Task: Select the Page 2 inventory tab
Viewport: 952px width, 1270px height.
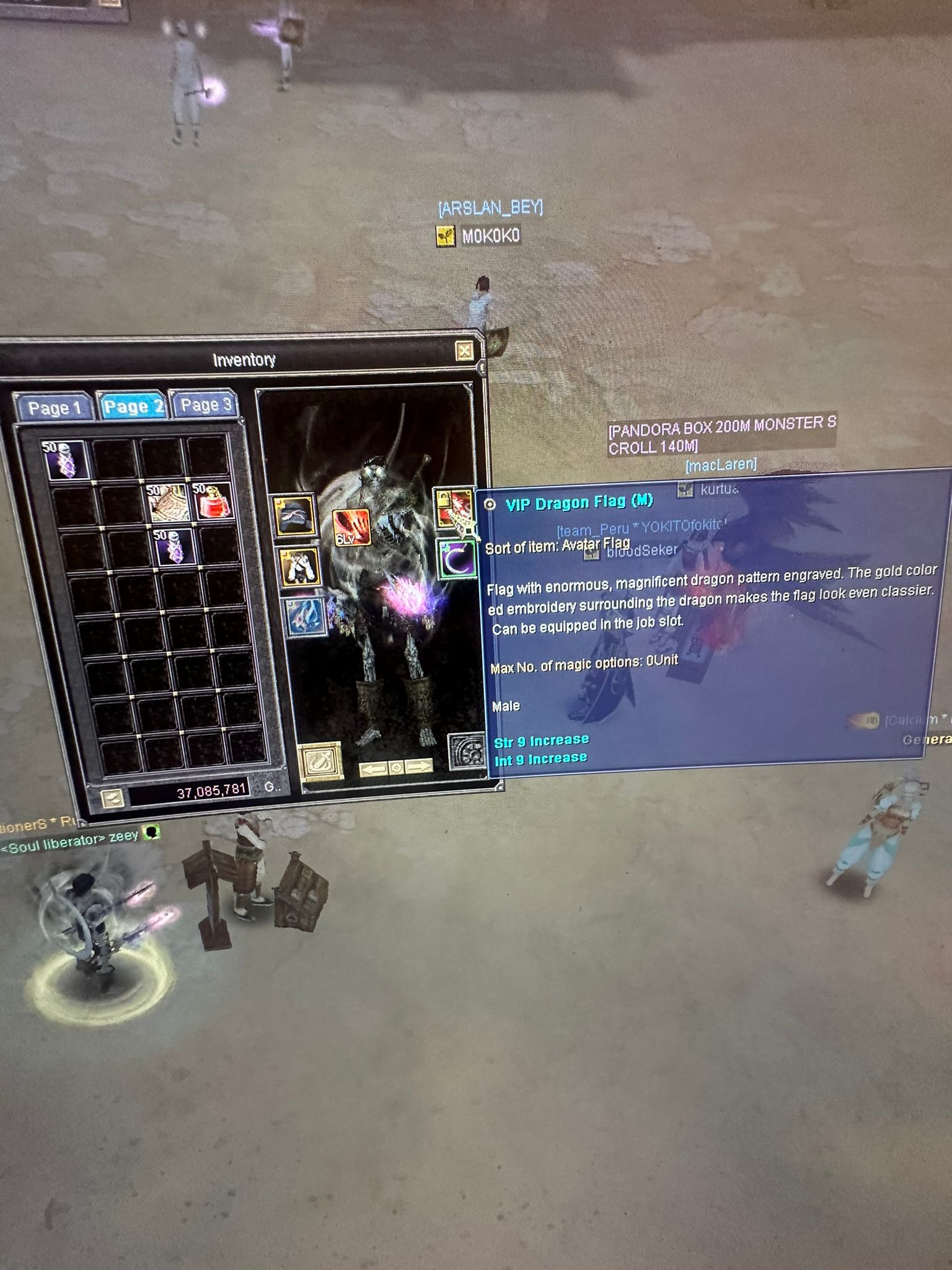Action: tap(133, 406)
